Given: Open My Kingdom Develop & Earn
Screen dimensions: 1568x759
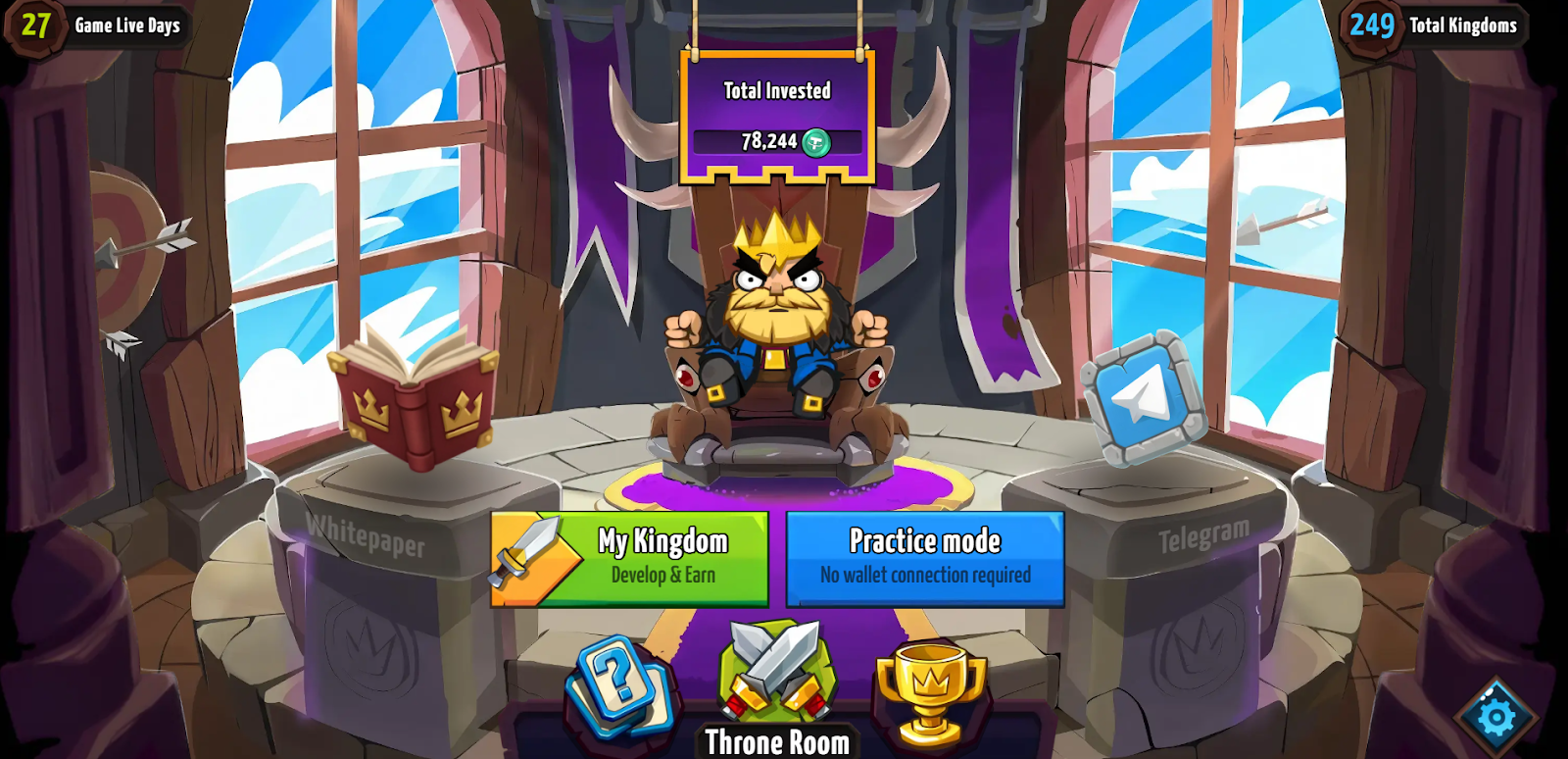Looking at the screenshot, I should pos(630,558).
